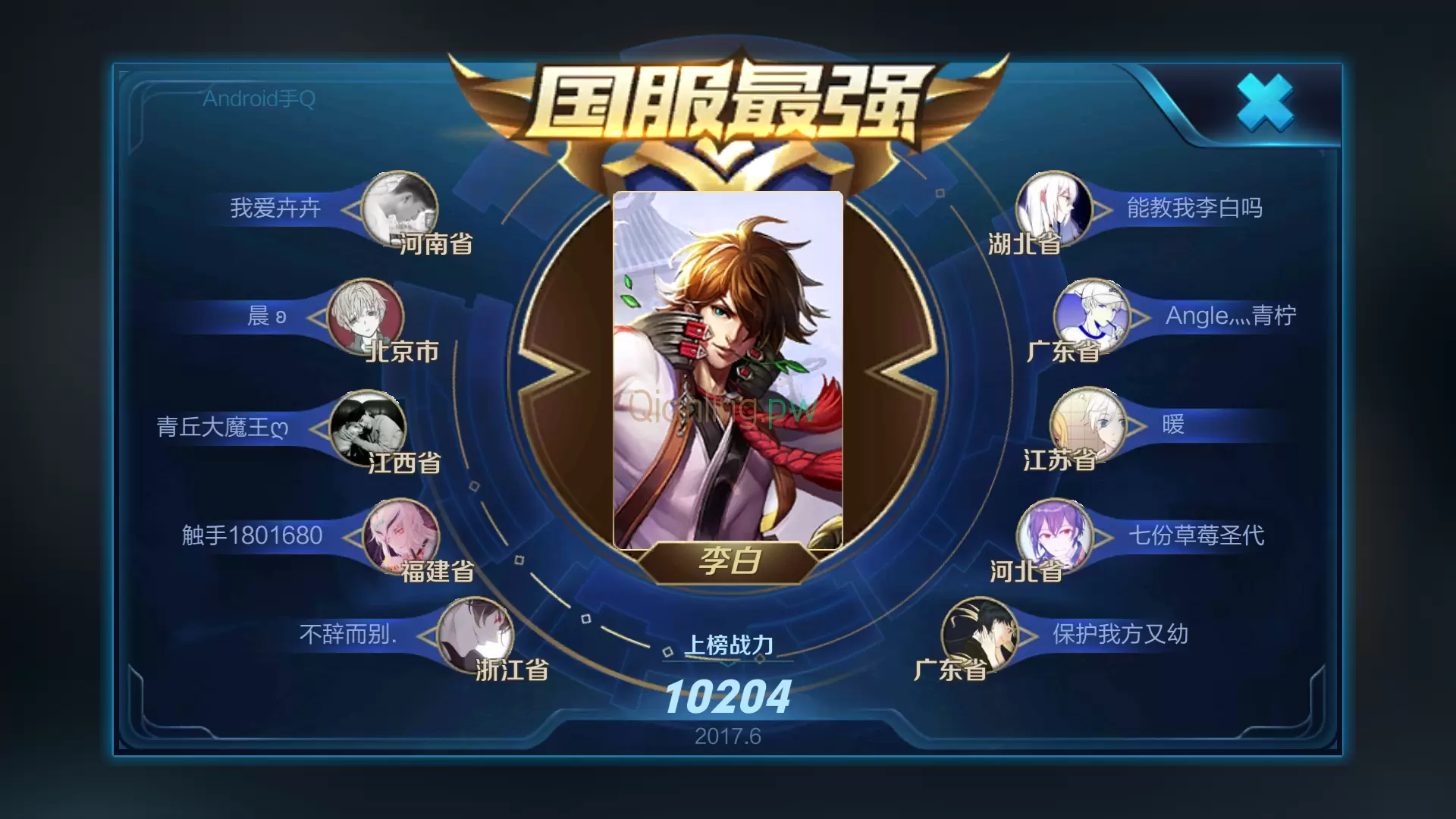Click the Android手Q watermark text
Screen dimensions: 1456x819
tap(258, 99)
